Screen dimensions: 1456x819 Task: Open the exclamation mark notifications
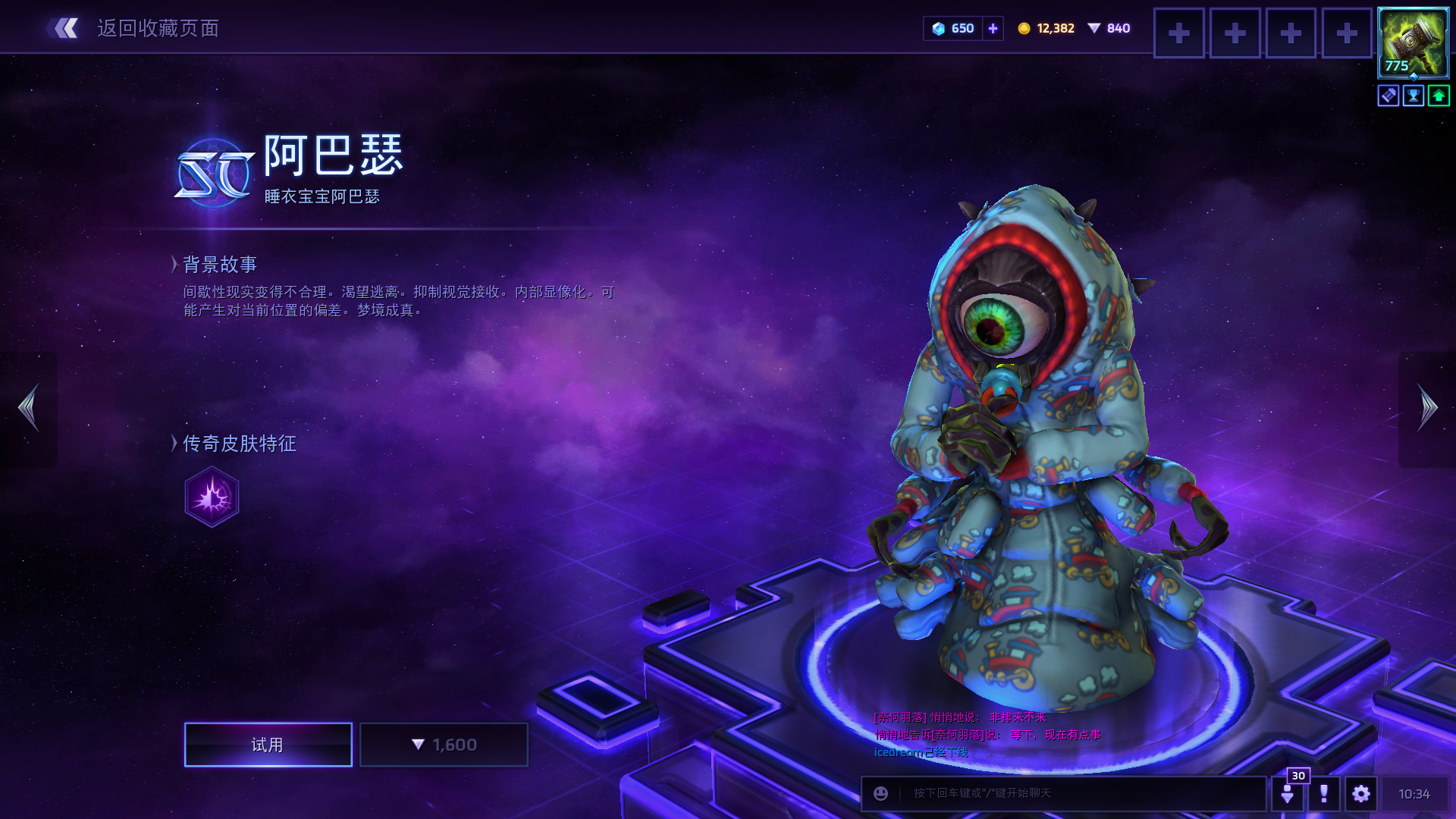[1324, 793]
